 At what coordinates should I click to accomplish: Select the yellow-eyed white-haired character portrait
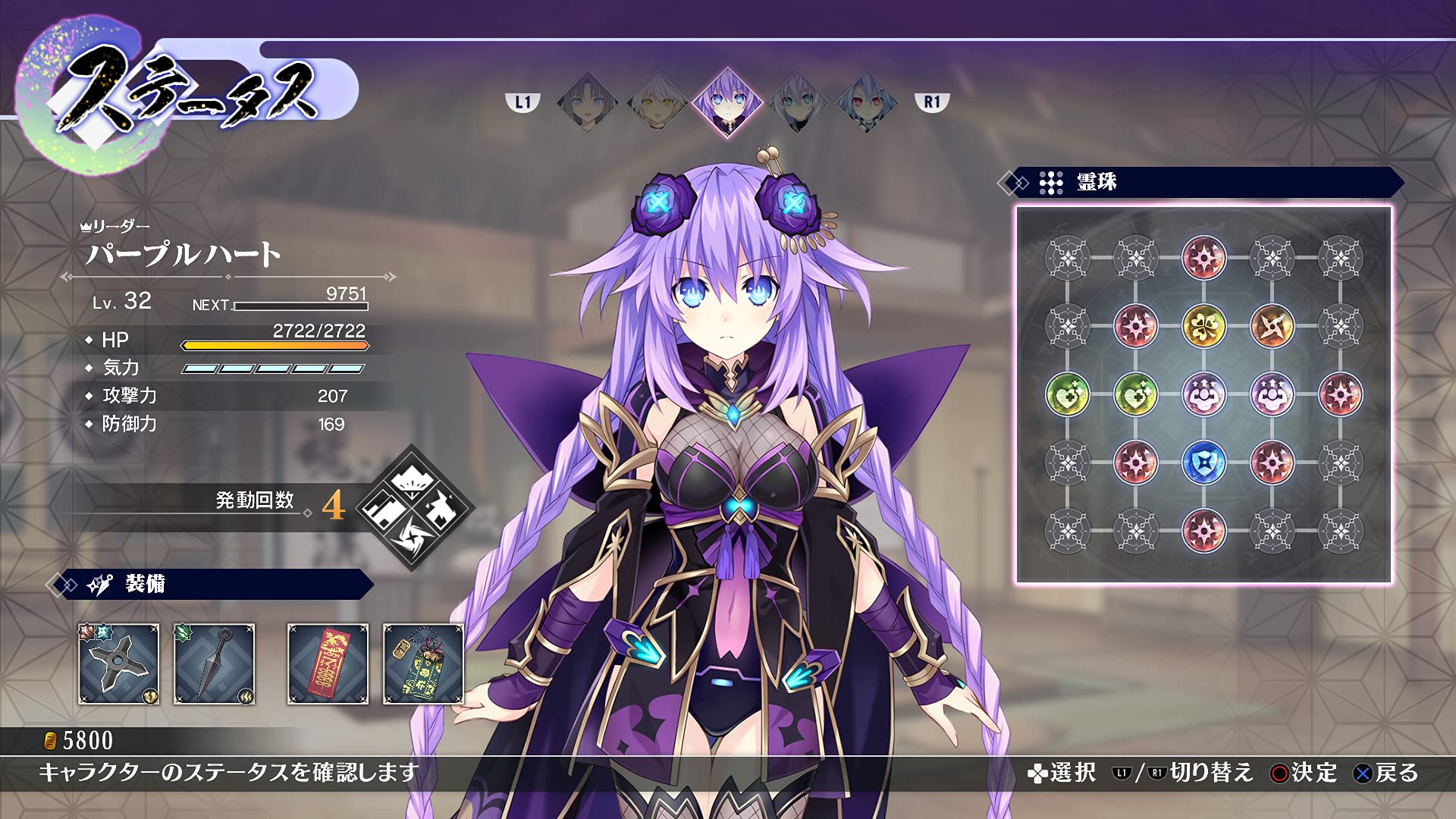click(657, 102)
